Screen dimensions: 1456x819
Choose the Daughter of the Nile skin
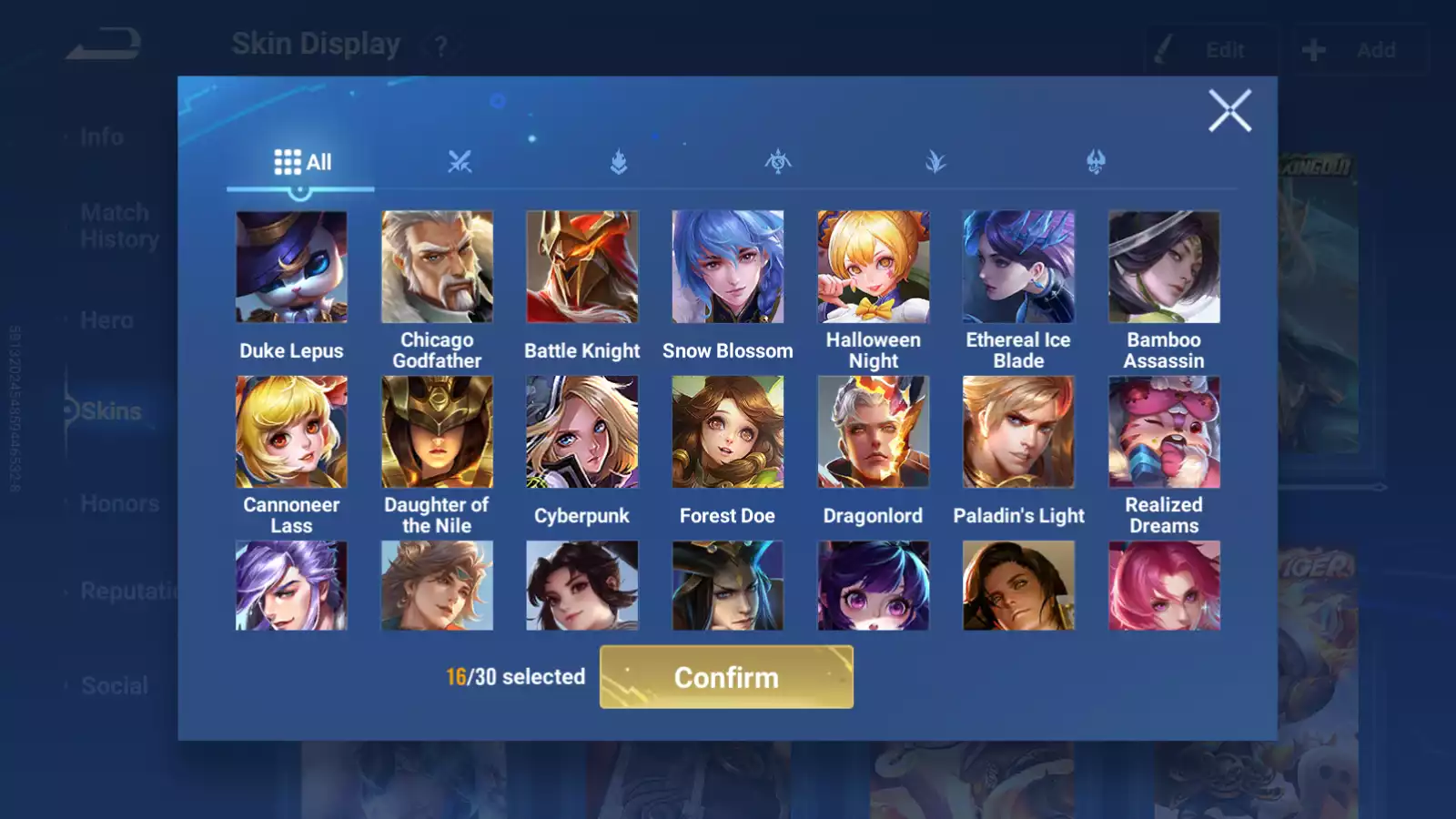pyautogui.click(x=437, y=432)
